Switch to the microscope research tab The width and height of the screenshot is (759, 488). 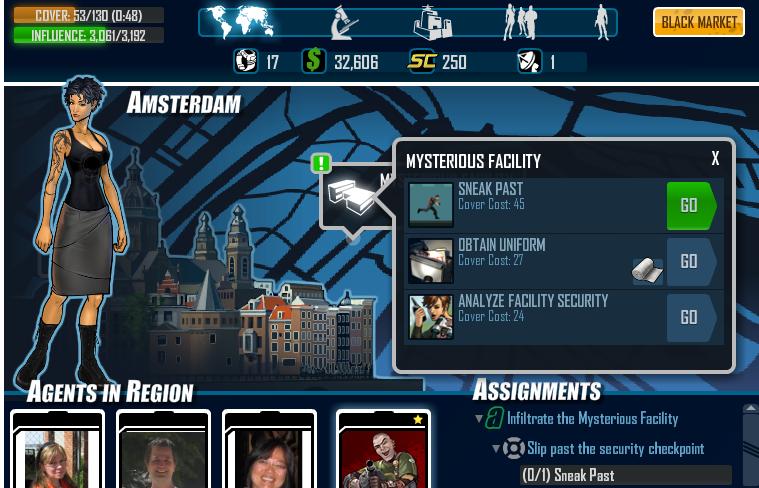(x=345, y=22)
